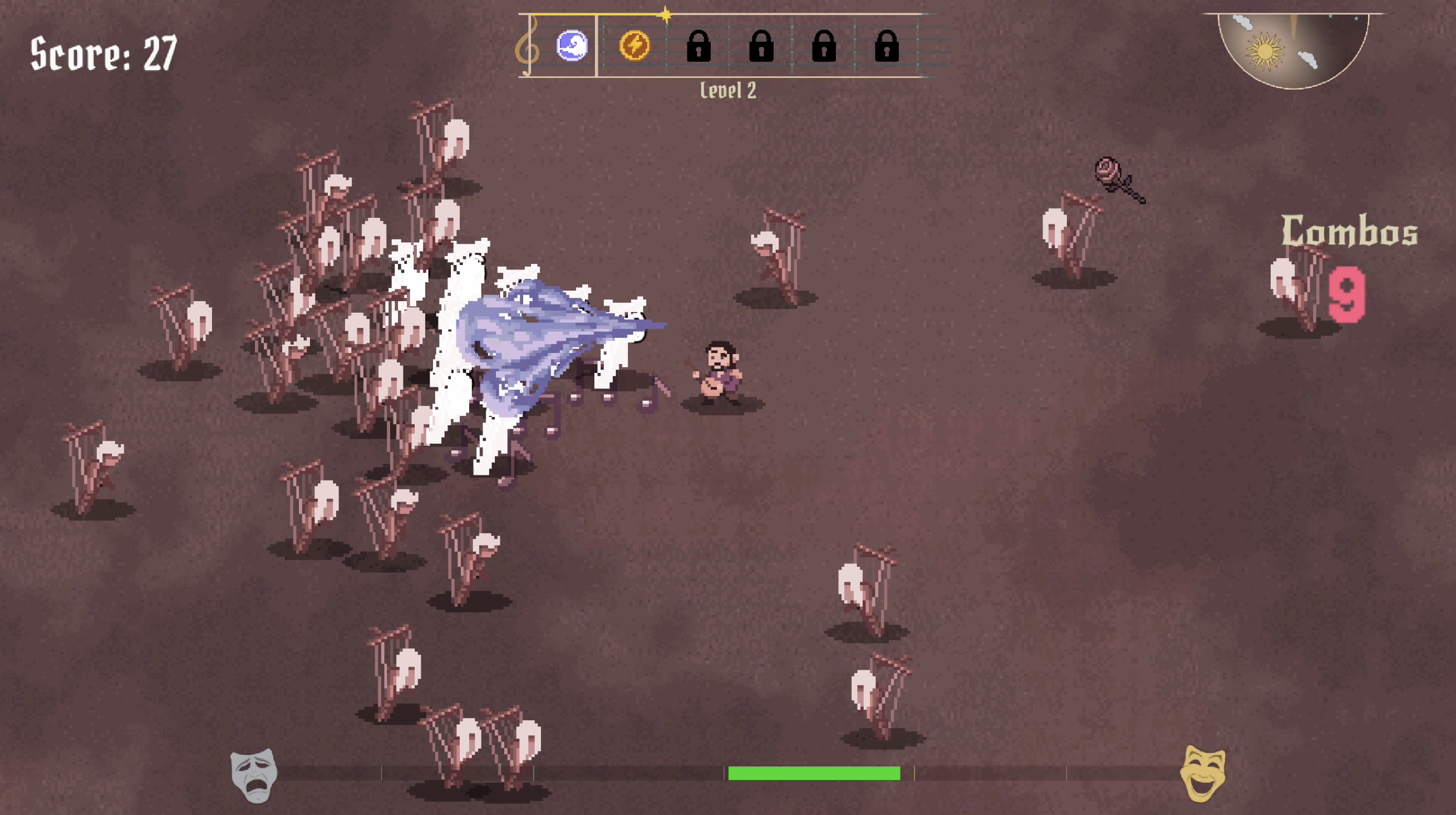Click the golden happy theatre mask
This screenshot has width=1456, height=815.
pos(1203,773)
